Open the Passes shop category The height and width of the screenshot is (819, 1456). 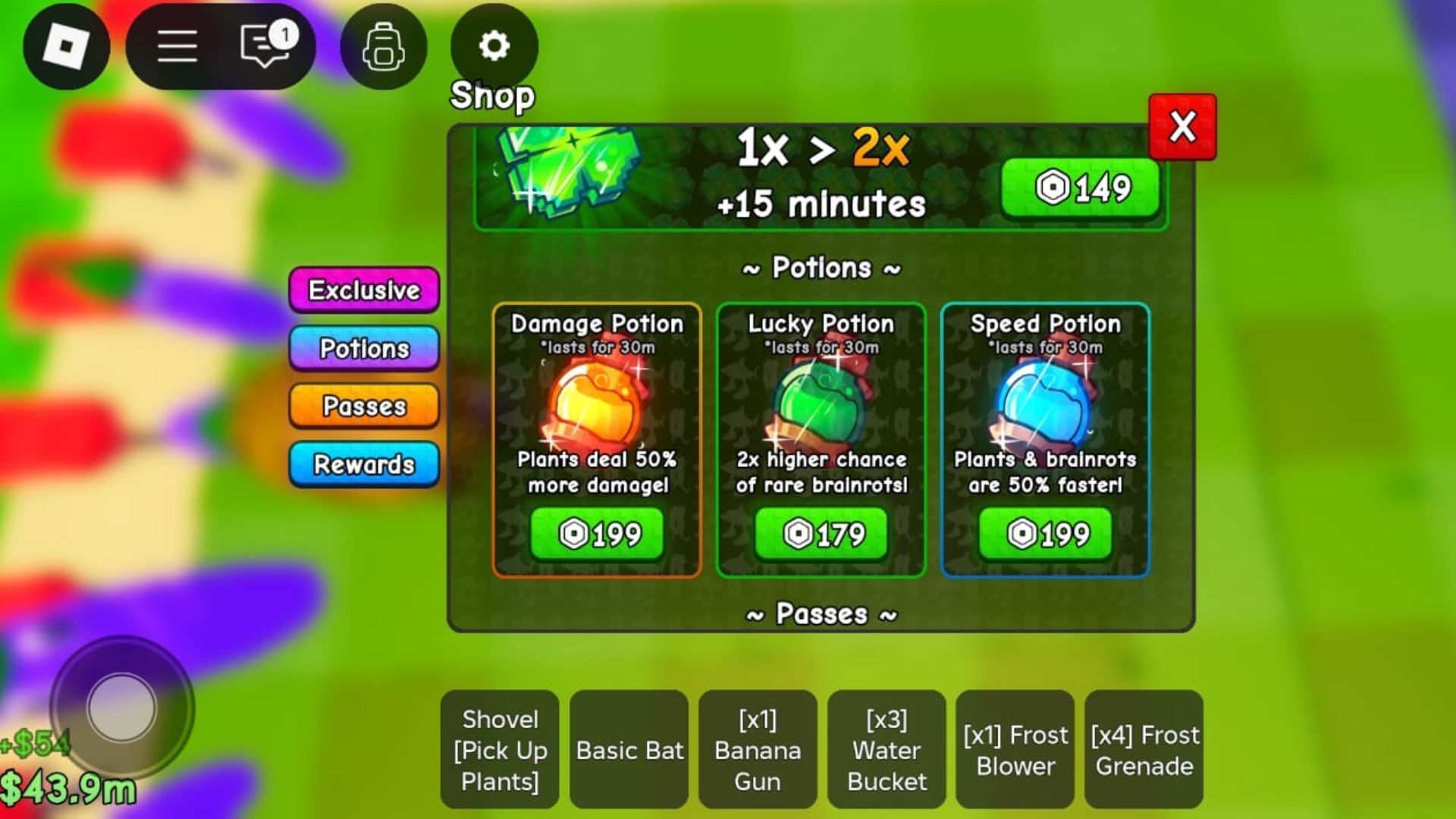[364, 406]
